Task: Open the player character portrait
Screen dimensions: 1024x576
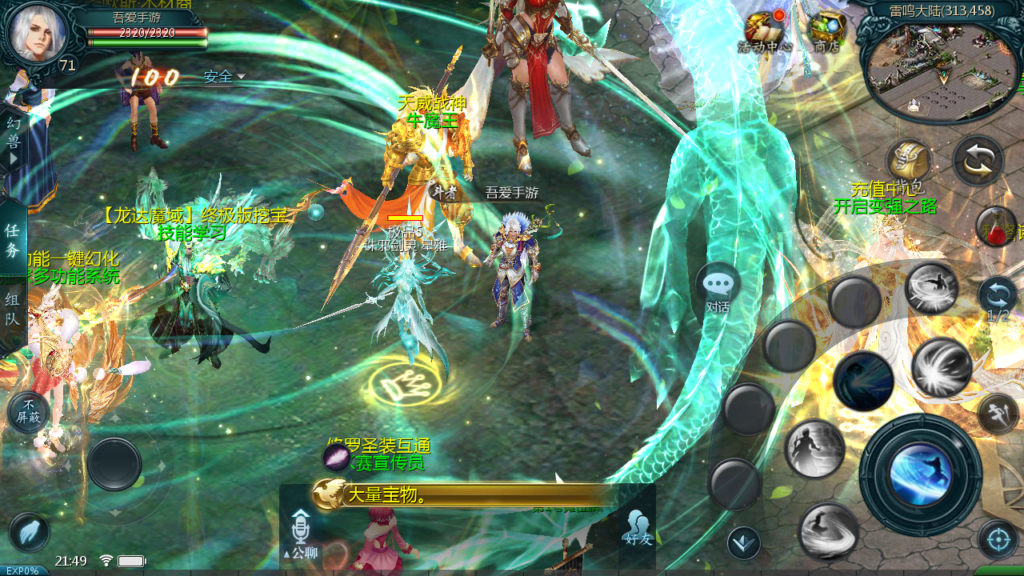Action: point(37,33)
